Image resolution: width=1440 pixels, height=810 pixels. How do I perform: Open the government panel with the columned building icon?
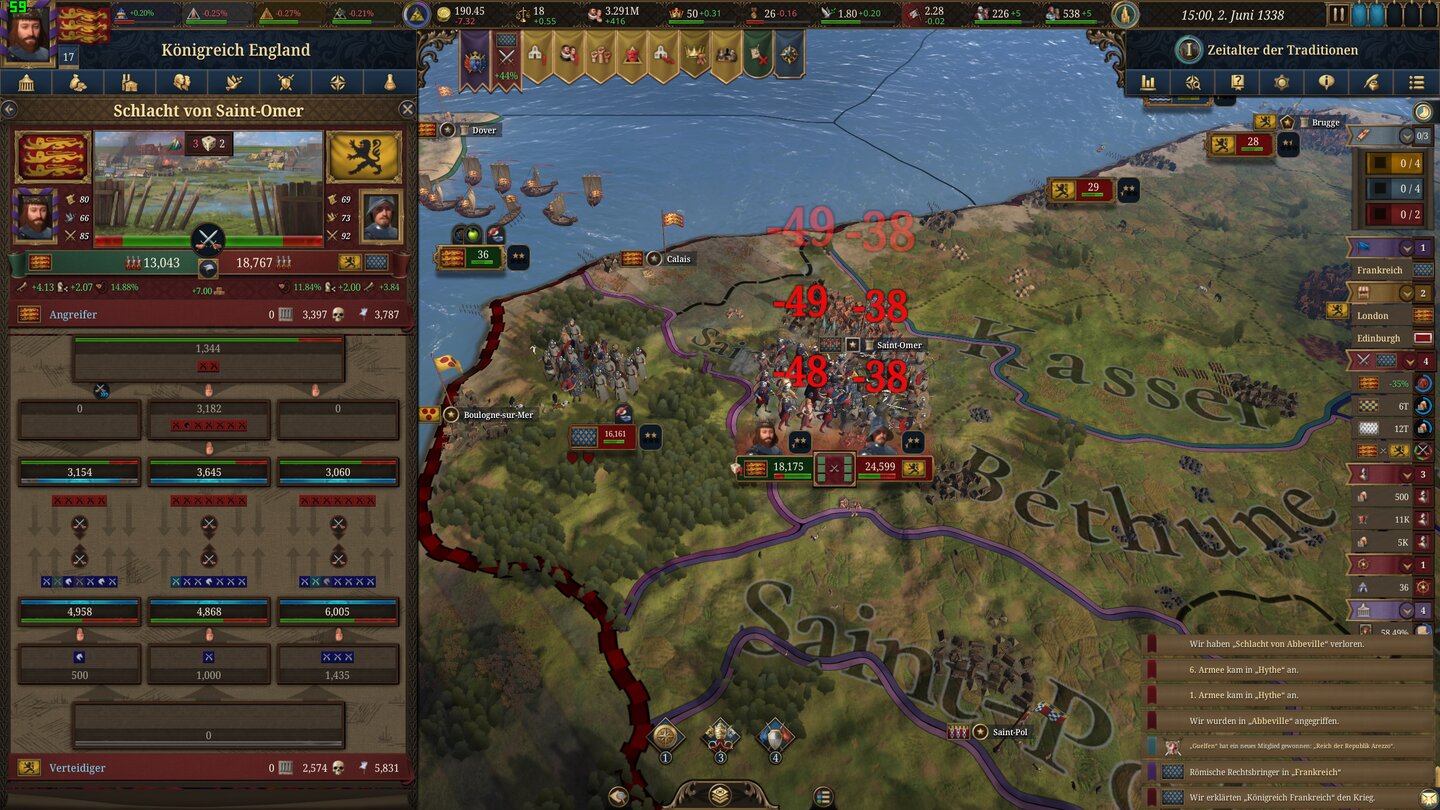coord(27,82)
